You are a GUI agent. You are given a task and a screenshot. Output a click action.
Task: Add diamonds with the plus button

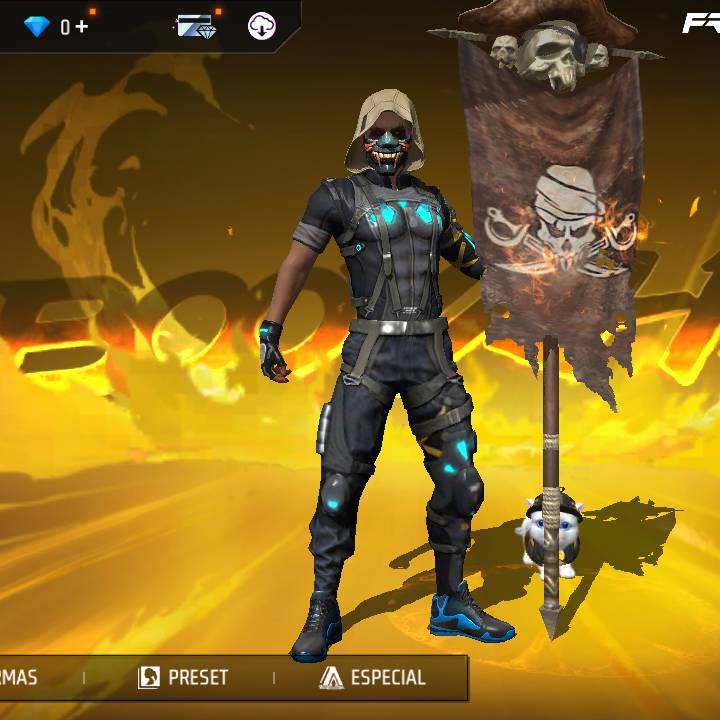81,27
